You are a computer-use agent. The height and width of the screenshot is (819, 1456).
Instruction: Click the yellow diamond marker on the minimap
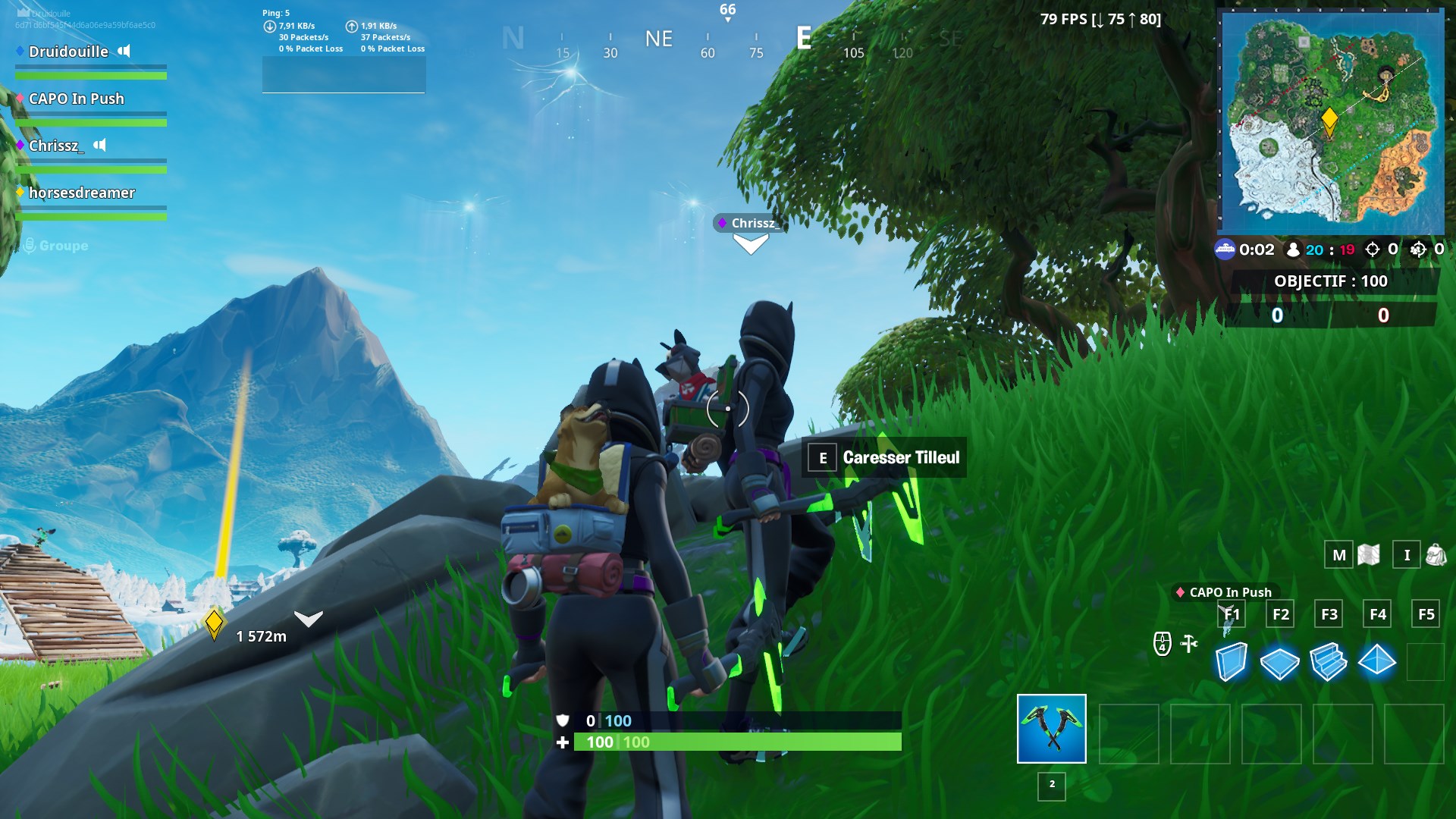pos(1329,118)
